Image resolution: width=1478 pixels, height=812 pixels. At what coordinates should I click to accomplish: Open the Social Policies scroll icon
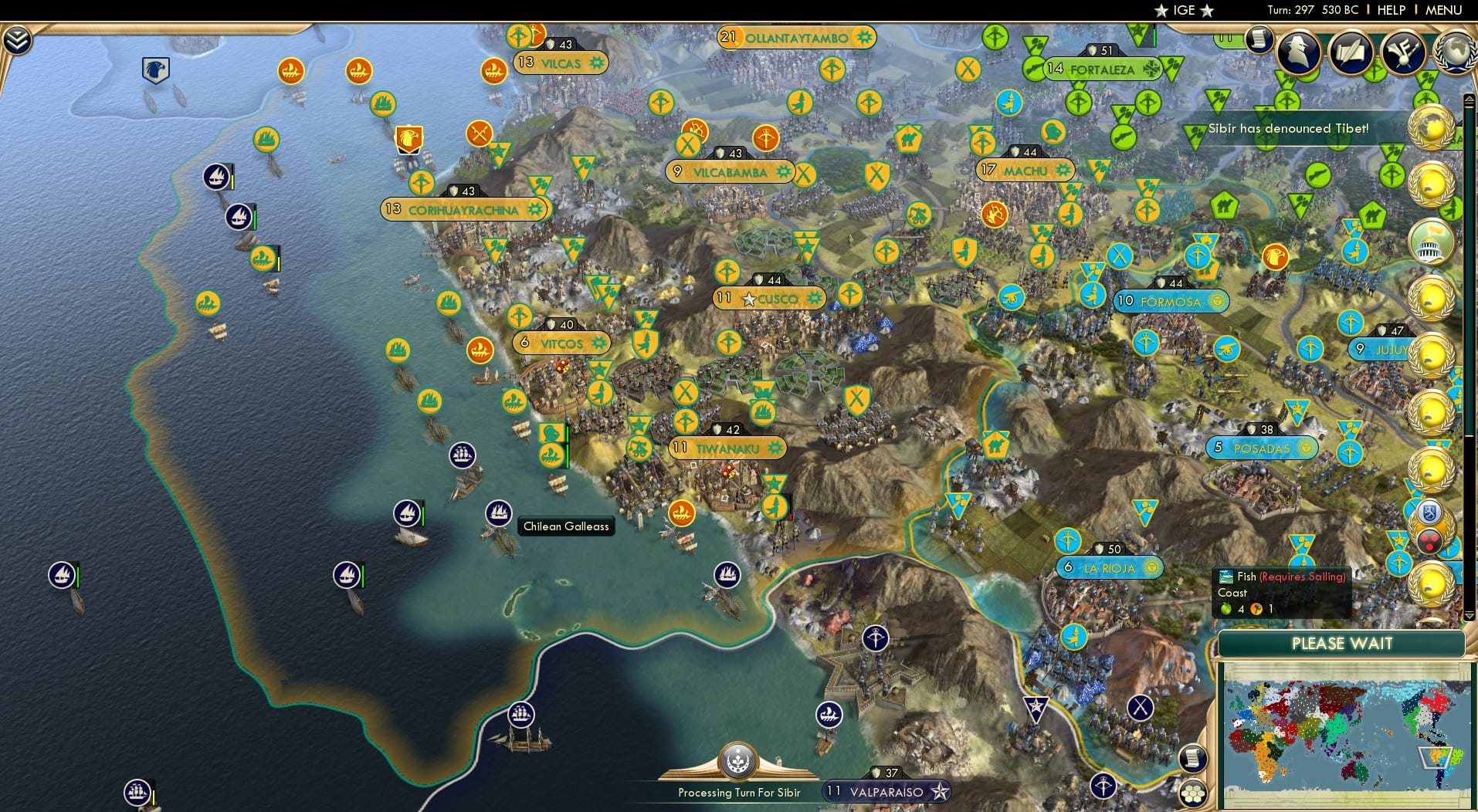pyautogui.click(x=1351, y=52)
